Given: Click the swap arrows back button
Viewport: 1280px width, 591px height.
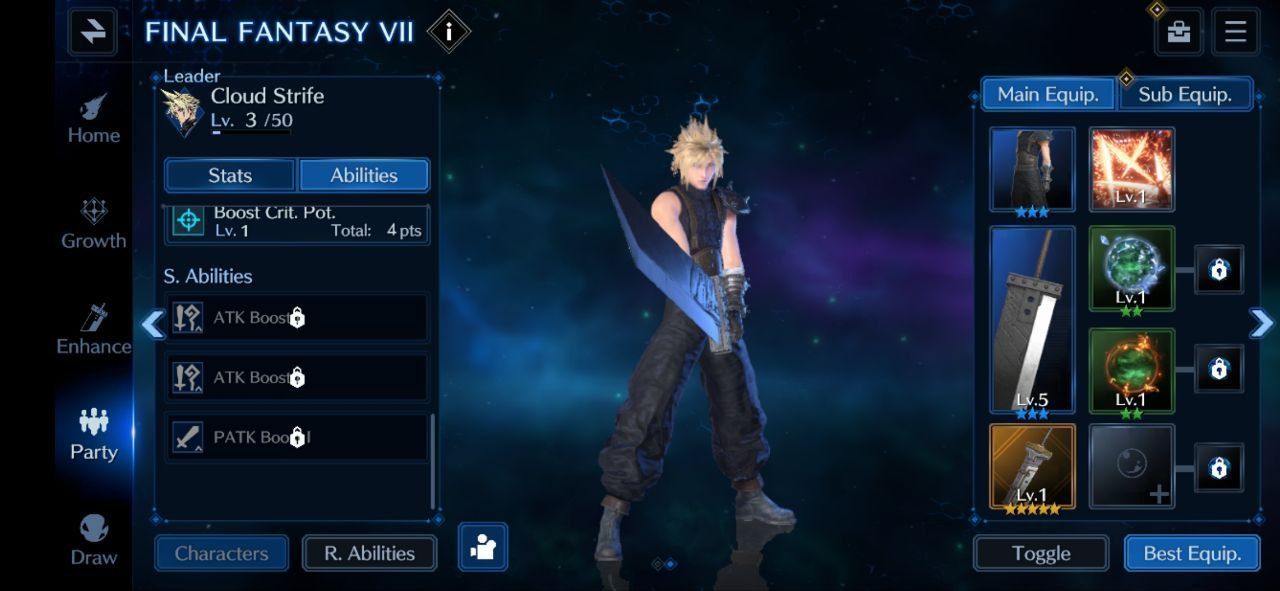Looking at the screenshot, I should pyautogui.click(x=93, y=32).
